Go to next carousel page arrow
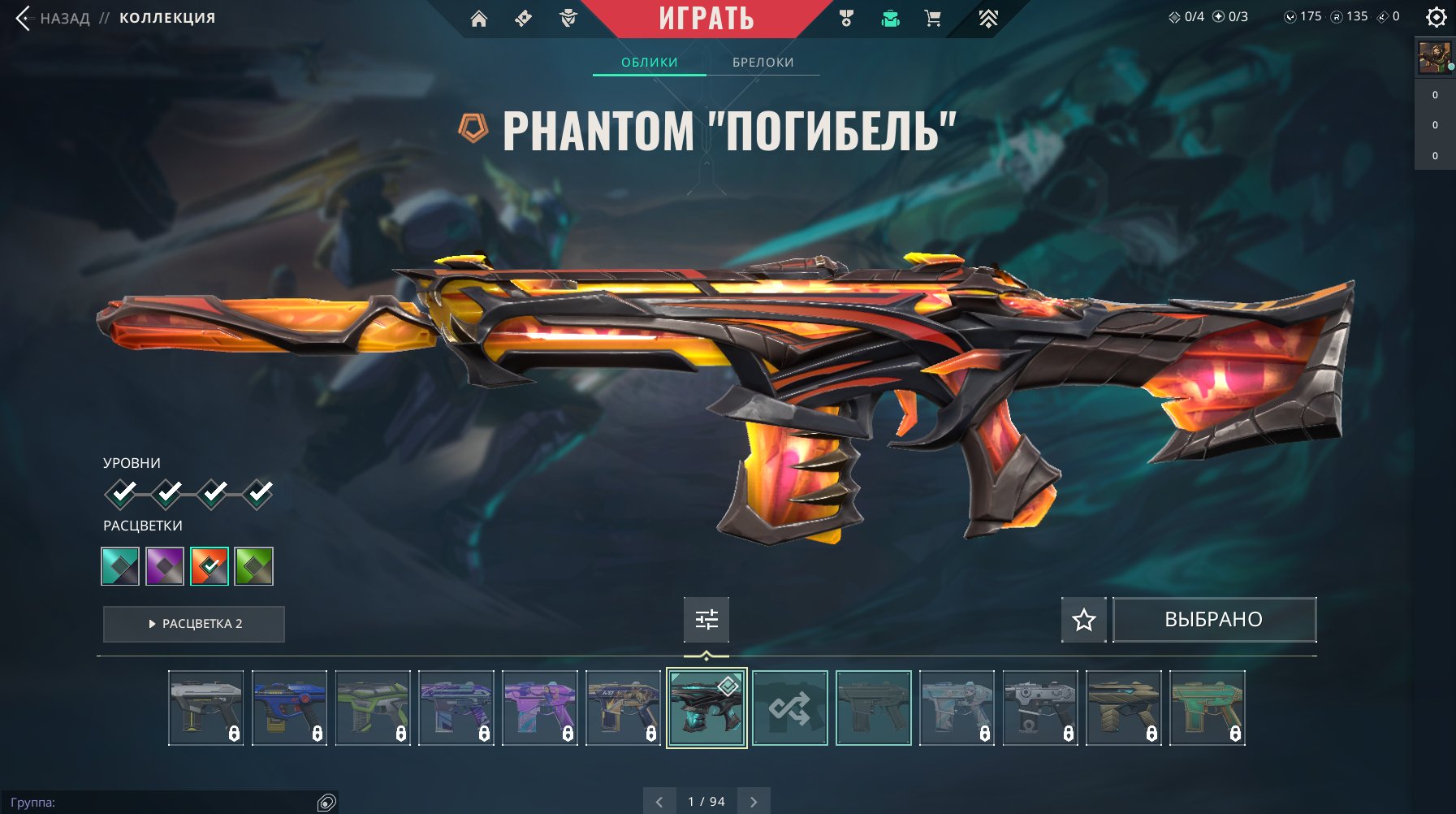Viewport: 1456px width, 814px height. [x=754, y=800]
